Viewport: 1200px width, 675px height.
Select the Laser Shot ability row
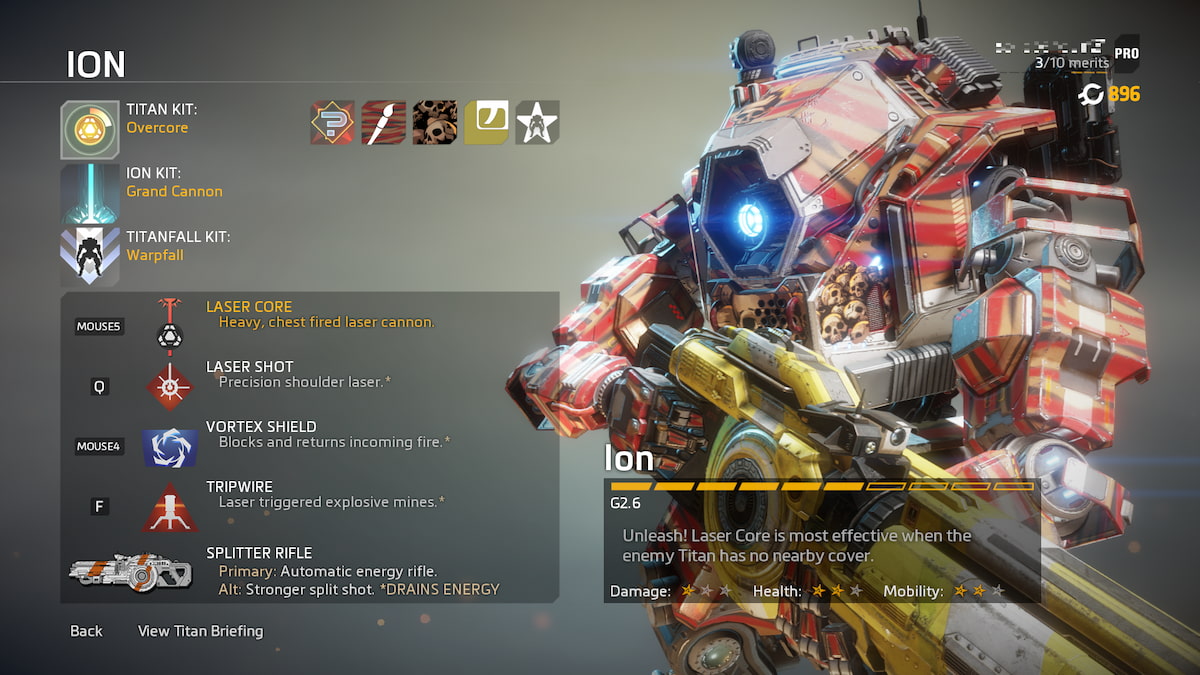[x=310, y=375]
